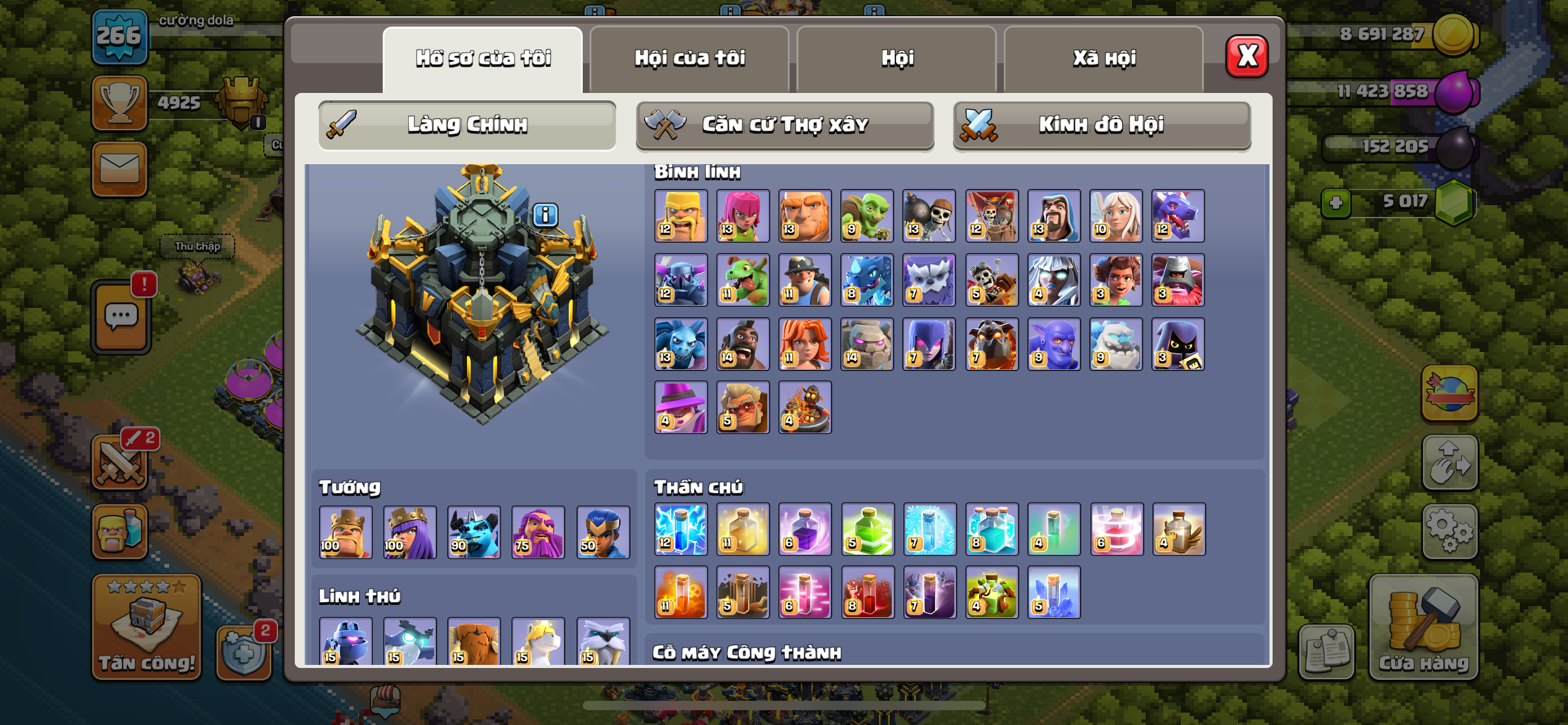Viewport: 1568px width, 725px height.
Task: Select the Hồ sơ của tôi tab
Action: click(x=483, y=59)
